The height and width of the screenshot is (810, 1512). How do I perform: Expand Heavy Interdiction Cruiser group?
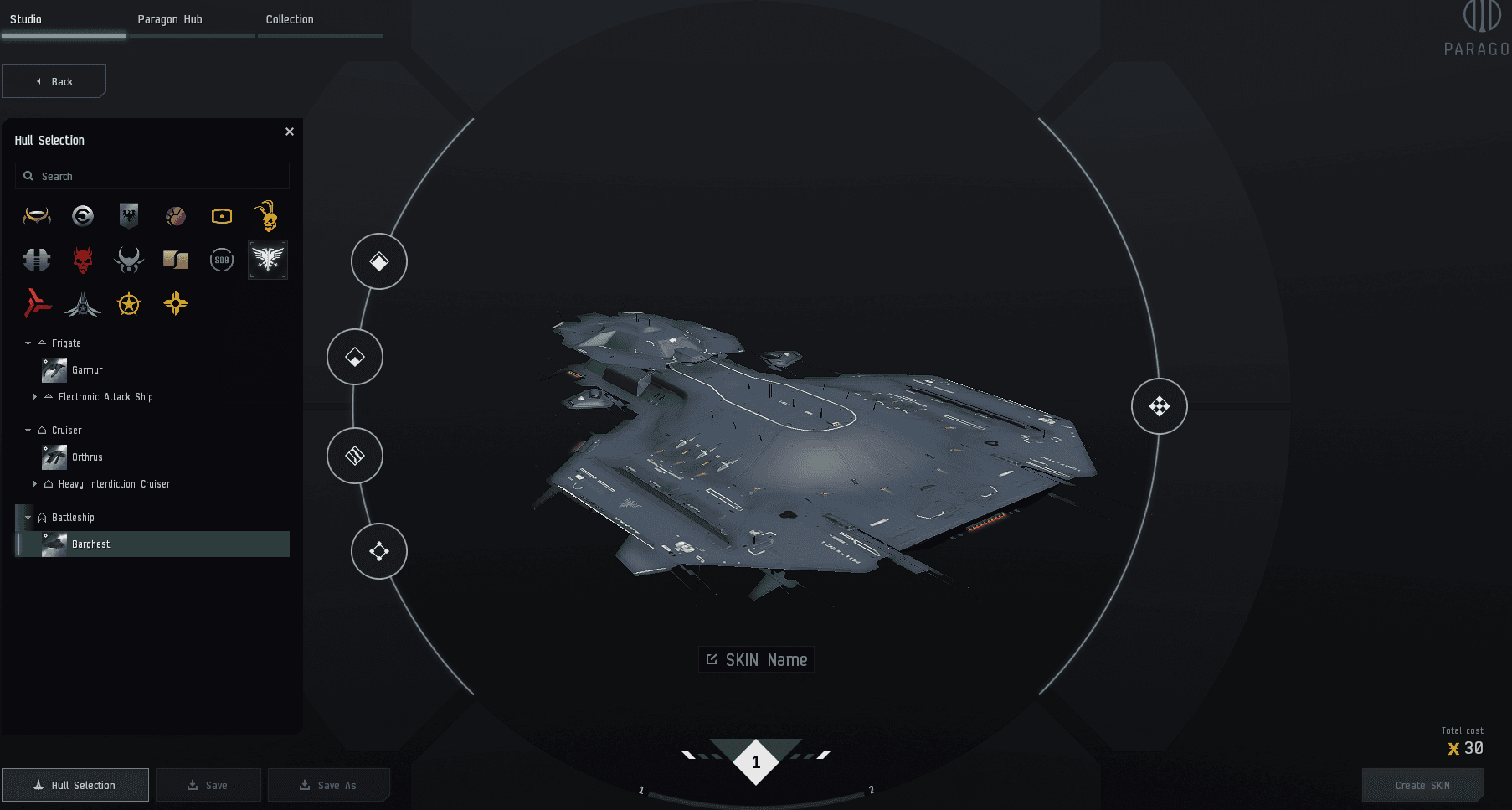34,484
